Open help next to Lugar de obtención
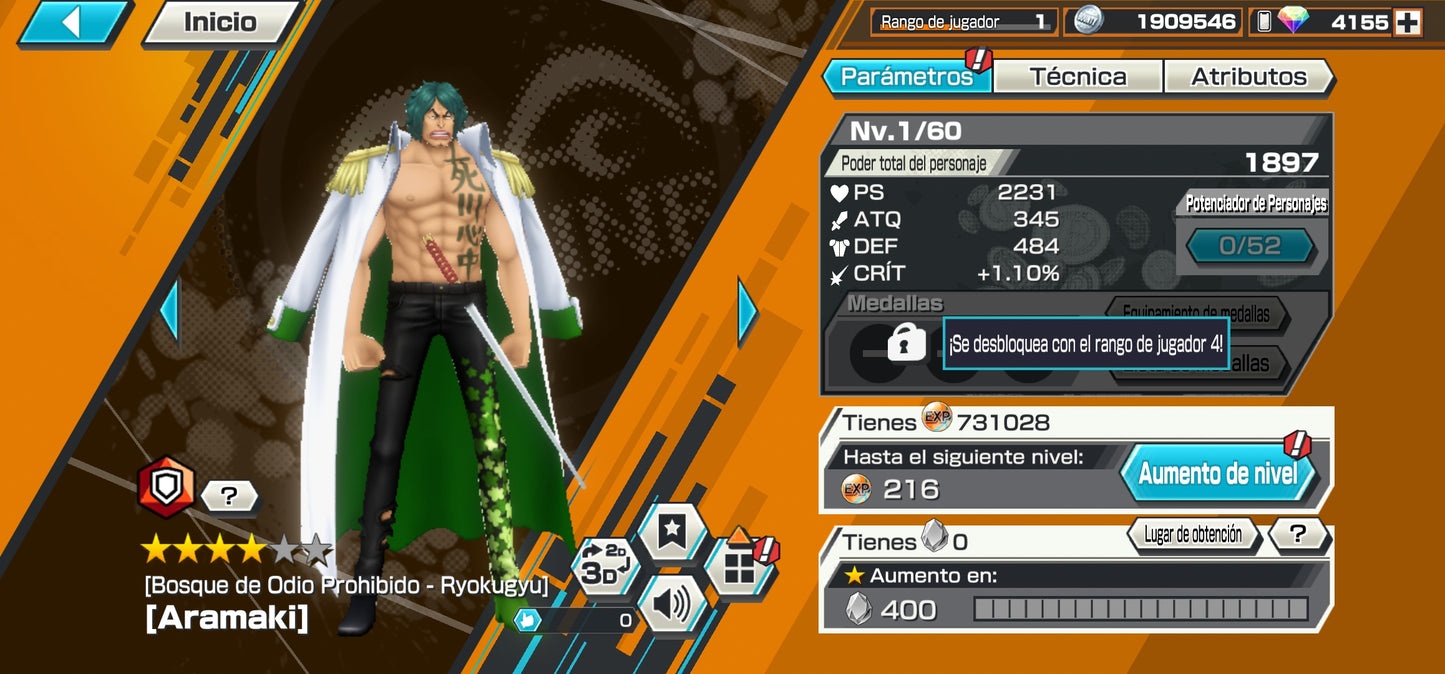 [x=1298, y=535]
